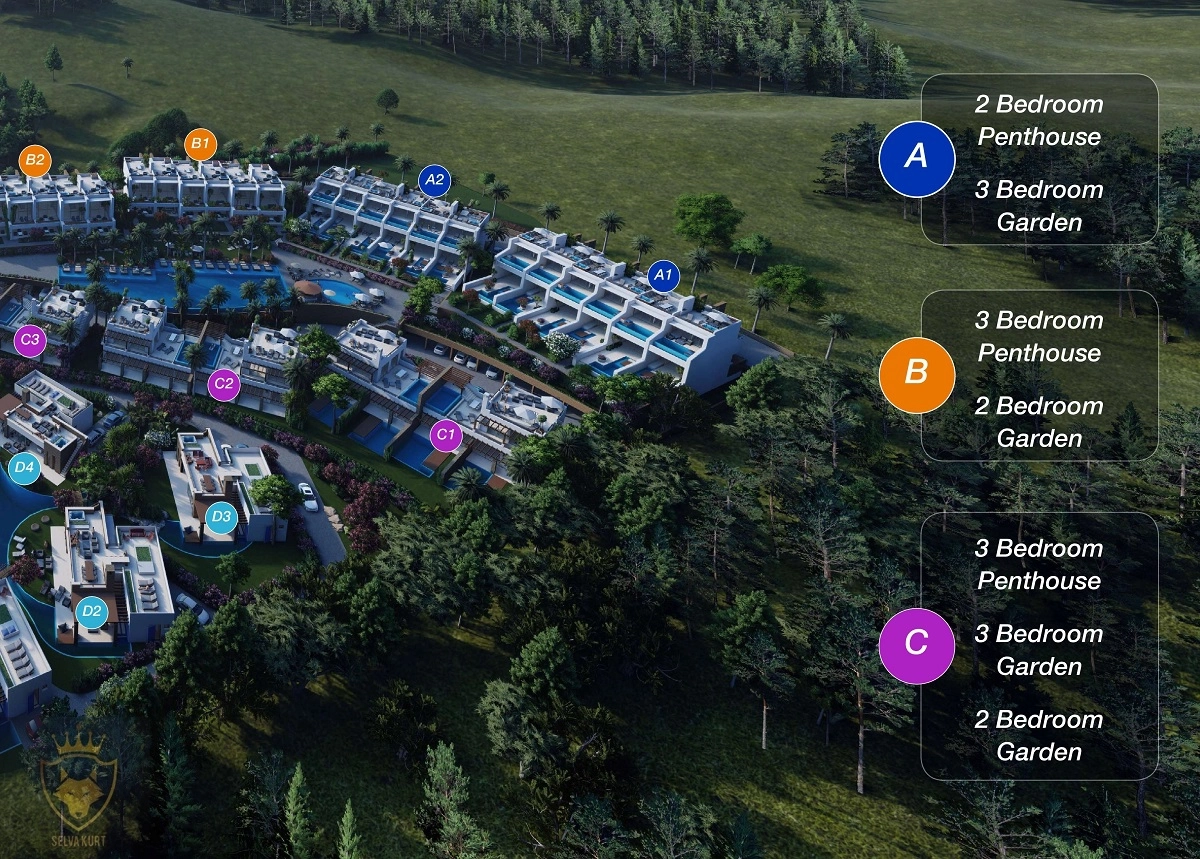The image size is (1200, 859).
Task: Pick the cyan D2 villa marker
Action: coord(92,611)
